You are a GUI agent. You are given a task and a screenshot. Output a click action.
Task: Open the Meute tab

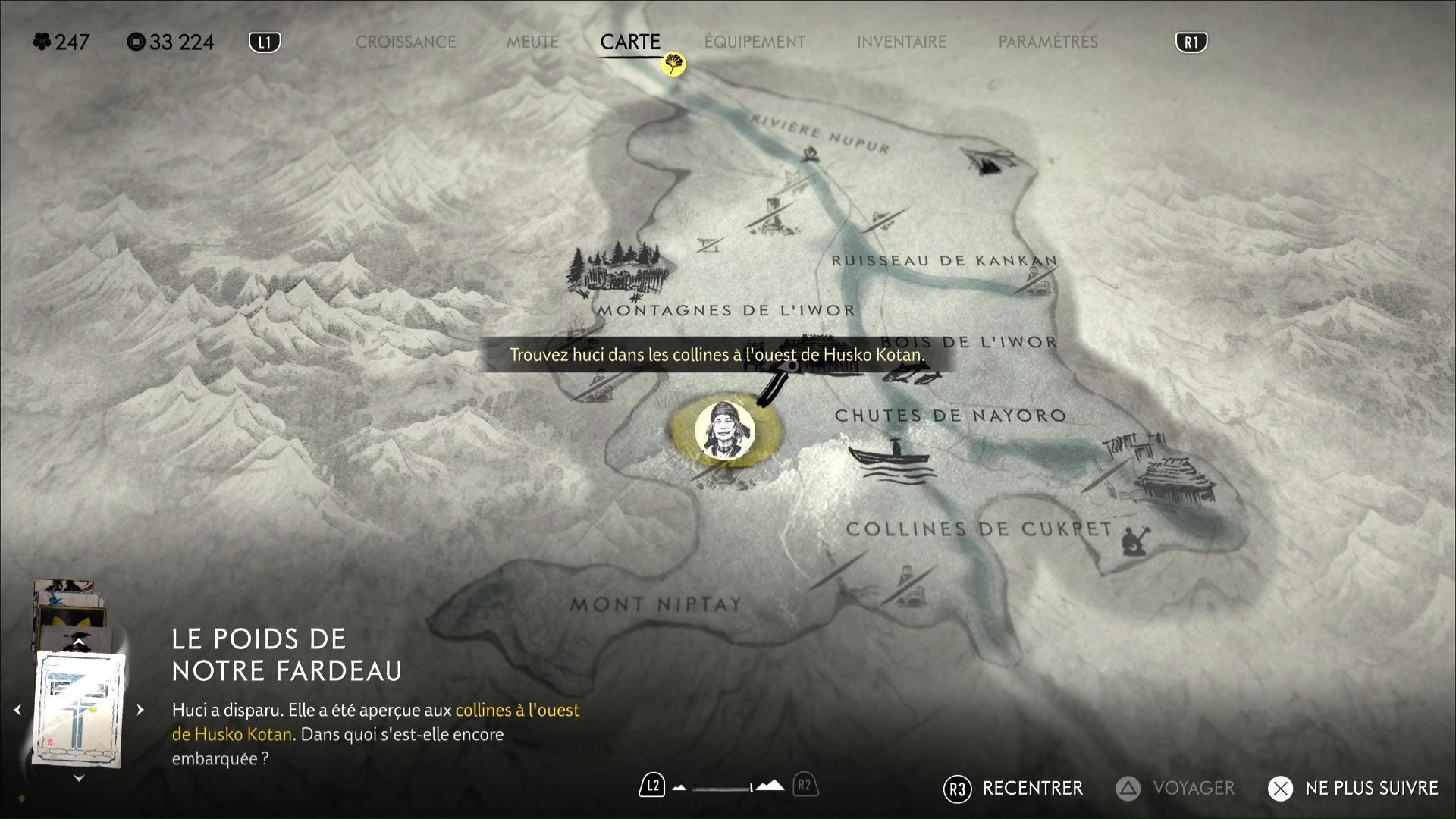532,42
